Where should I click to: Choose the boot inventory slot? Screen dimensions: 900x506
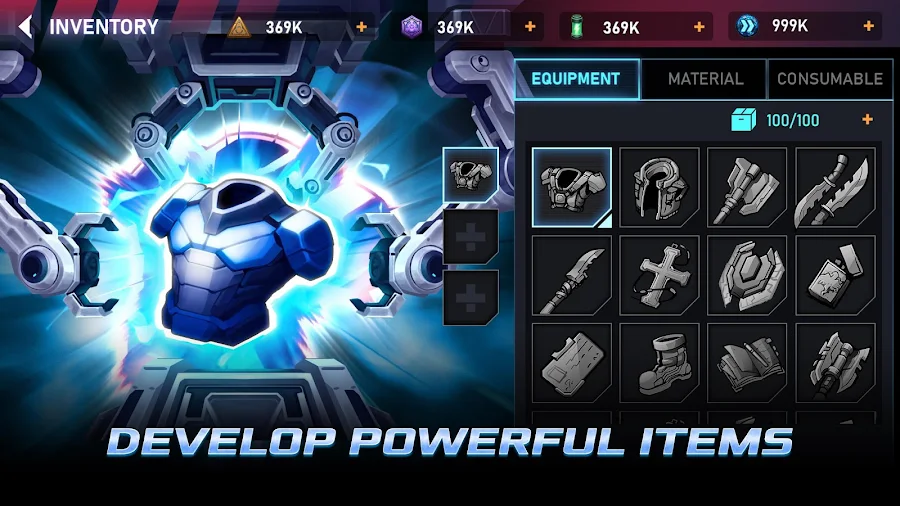[659, 362]
